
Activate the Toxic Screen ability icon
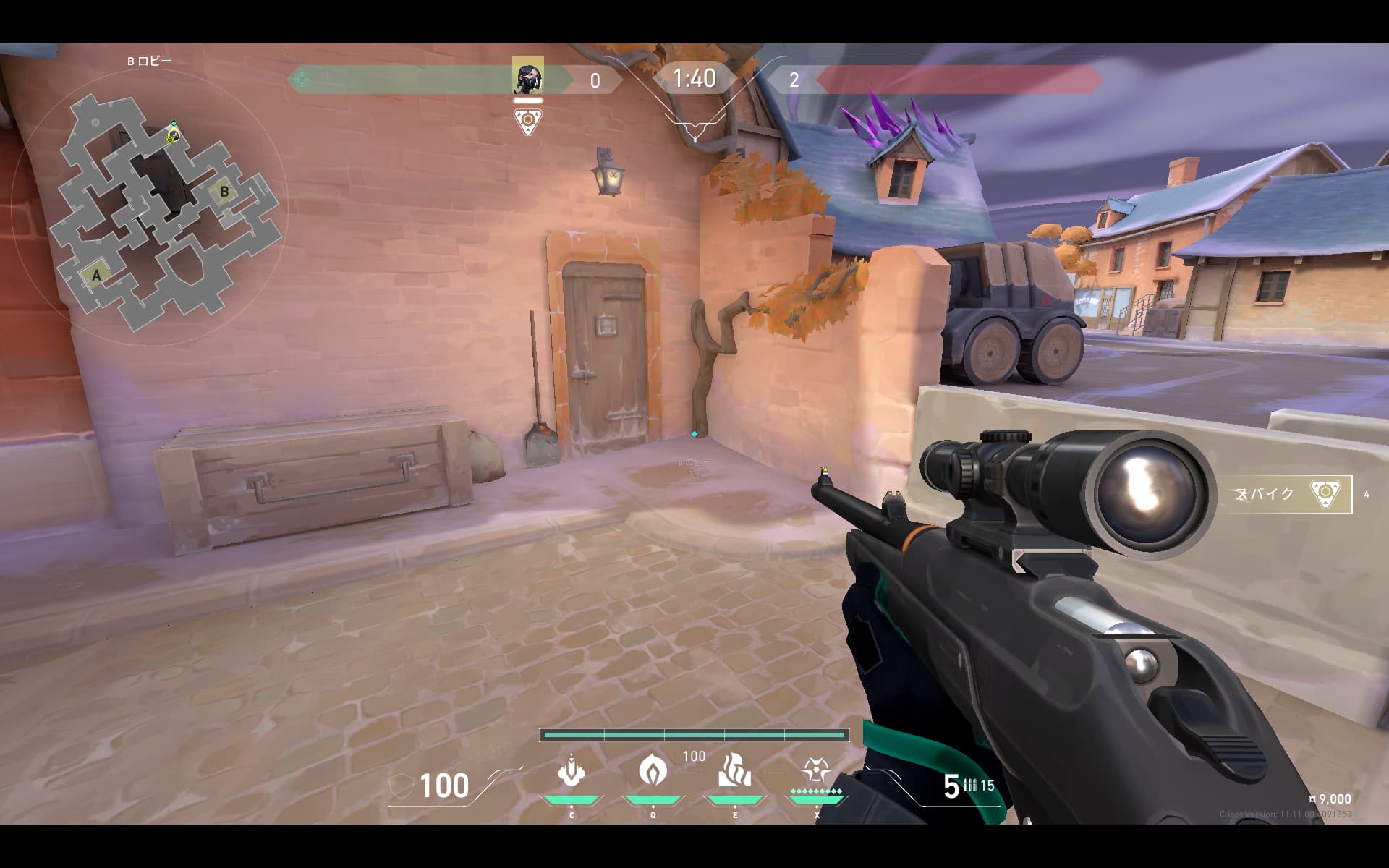tap(734, 771)
